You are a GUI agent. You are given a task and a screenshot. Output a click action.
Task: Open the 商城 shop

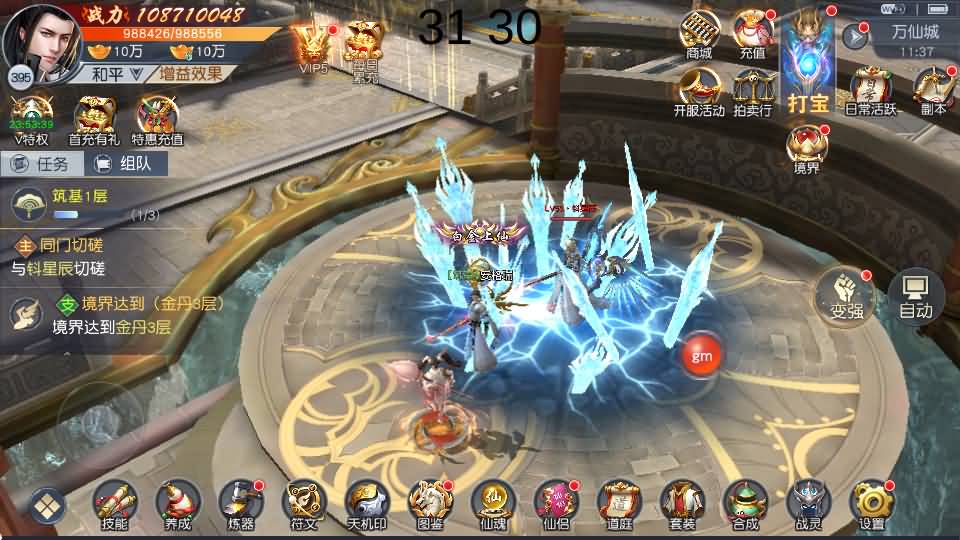(699, 35)
